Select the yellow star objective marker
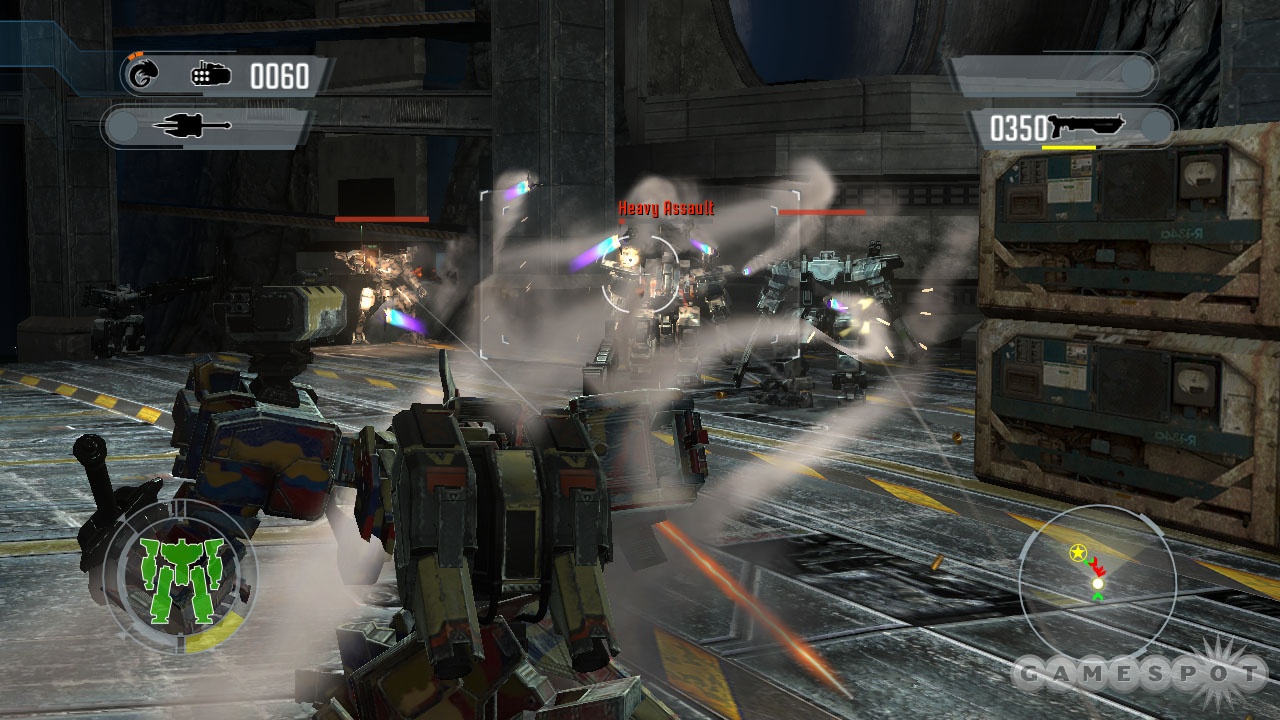 tap(1078, 552)
